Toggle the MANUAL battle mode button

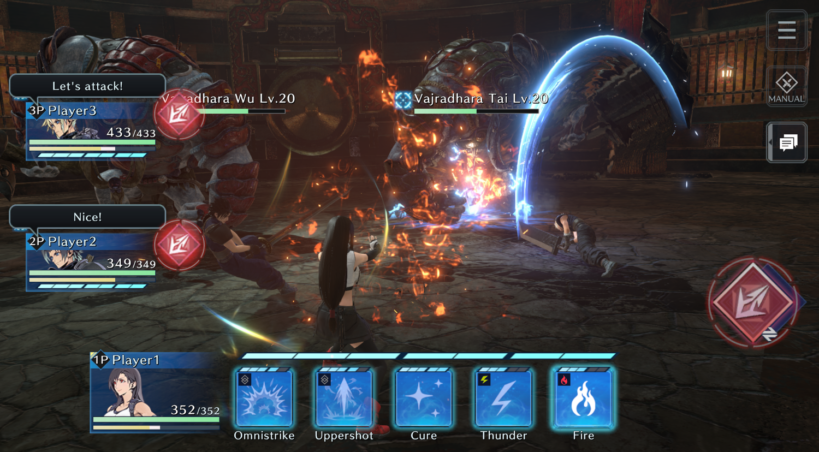pyautogui.click(x=786, y=87)
